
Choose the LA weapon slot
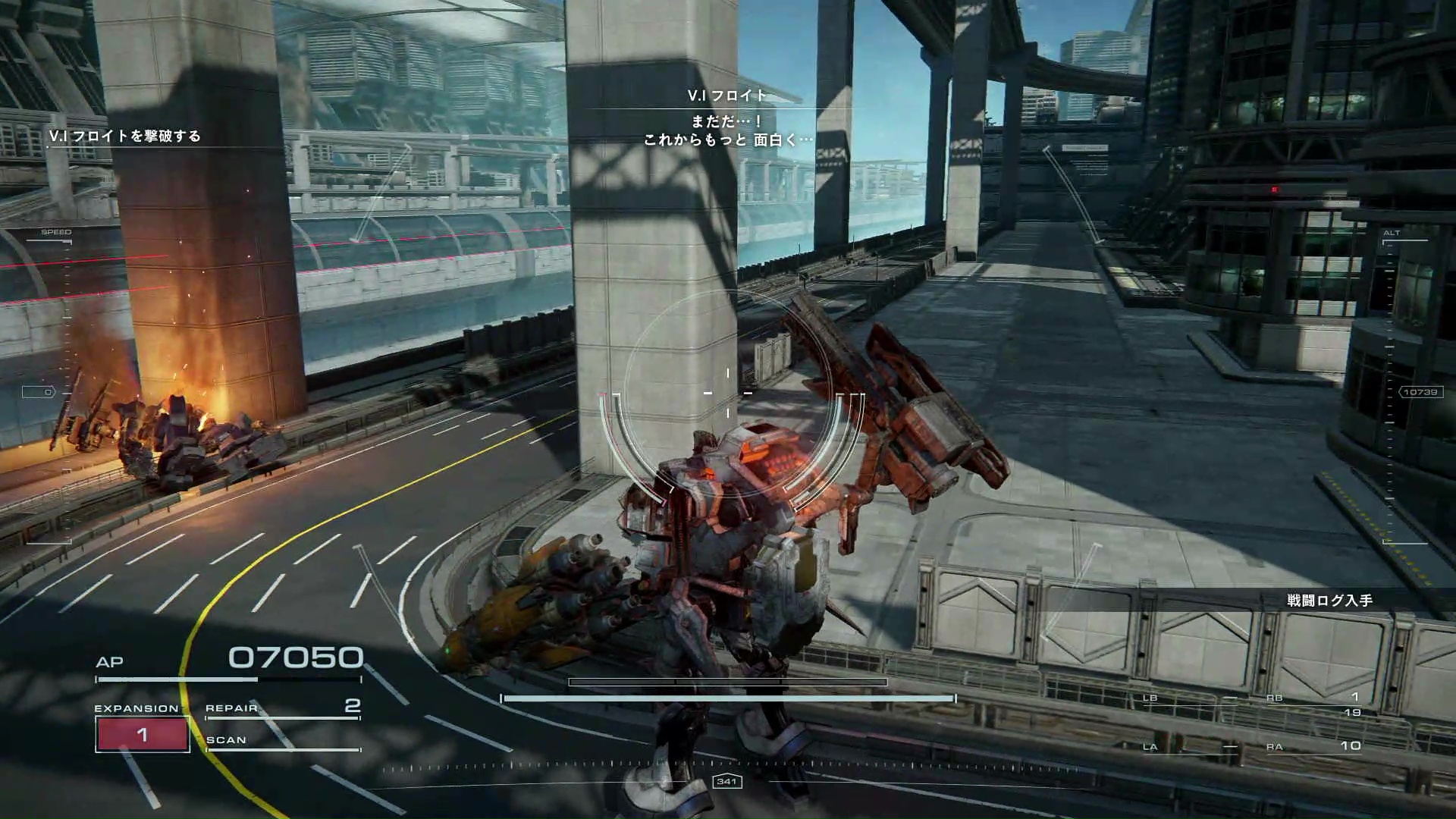click(x=1189, y=748)
